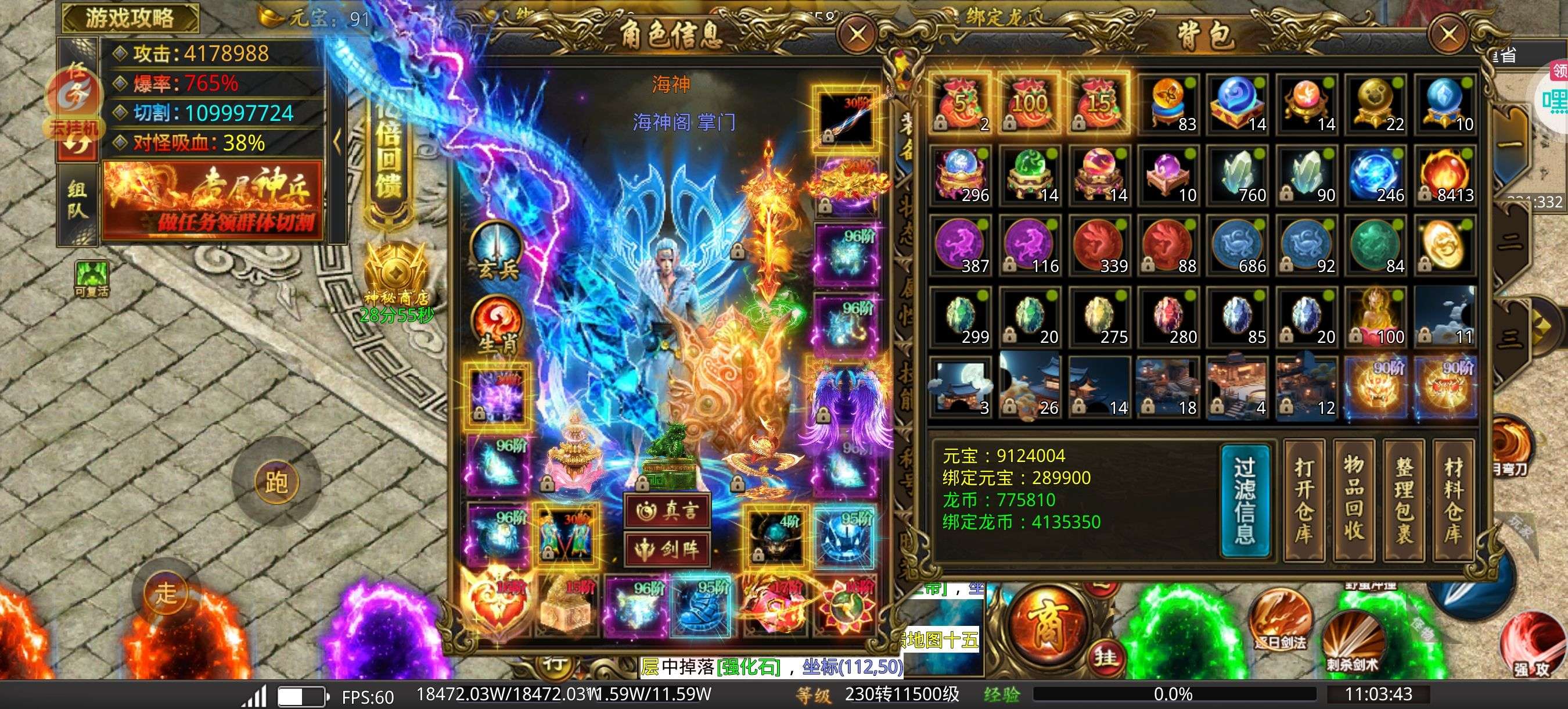Viewport: 1568px width, 709px height.
Task: Close the 背包 backpack window
Action: 1448,34
